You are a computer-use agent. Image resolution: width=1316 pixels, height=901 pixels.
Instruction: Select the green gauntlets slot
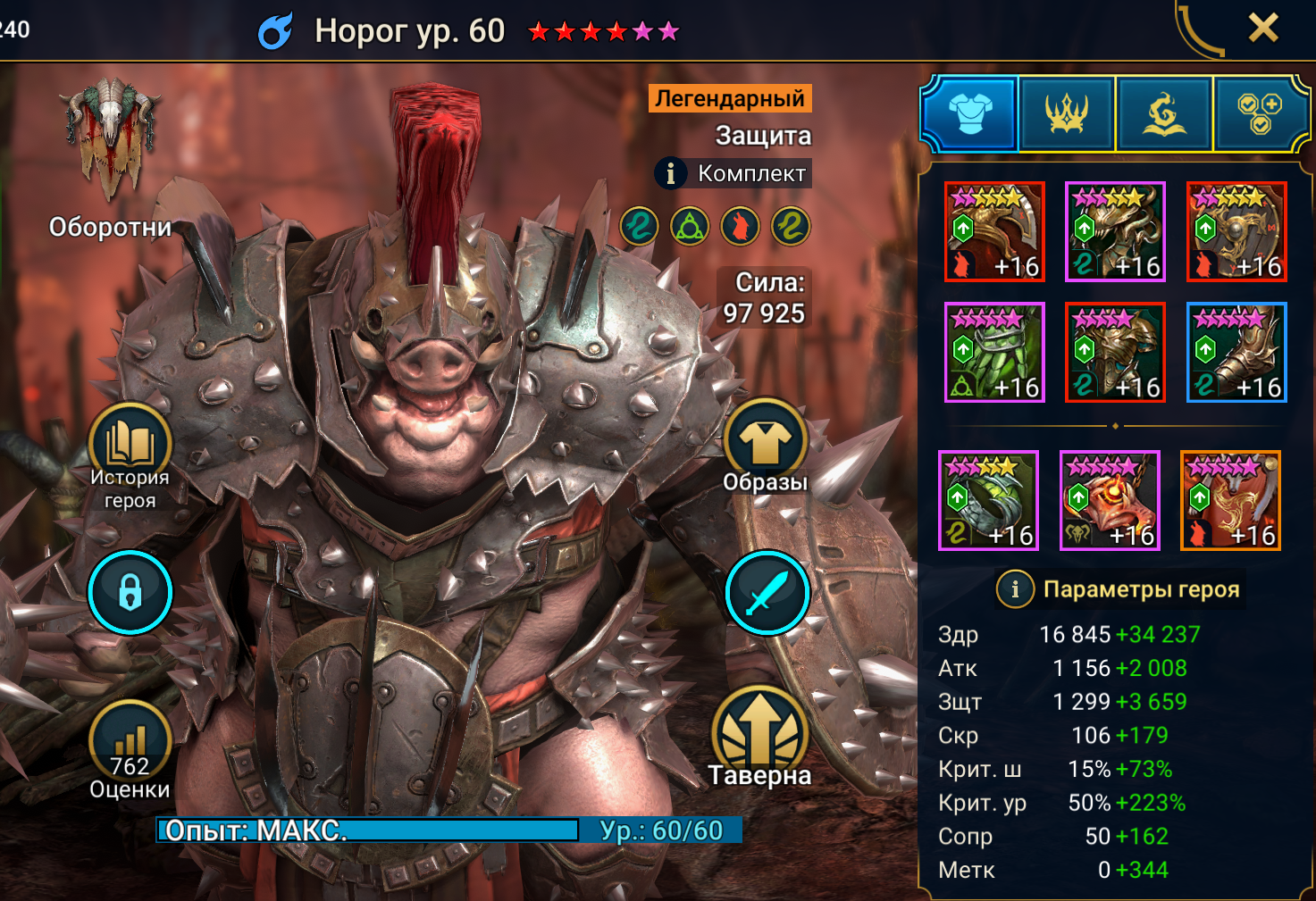point(994,353)
